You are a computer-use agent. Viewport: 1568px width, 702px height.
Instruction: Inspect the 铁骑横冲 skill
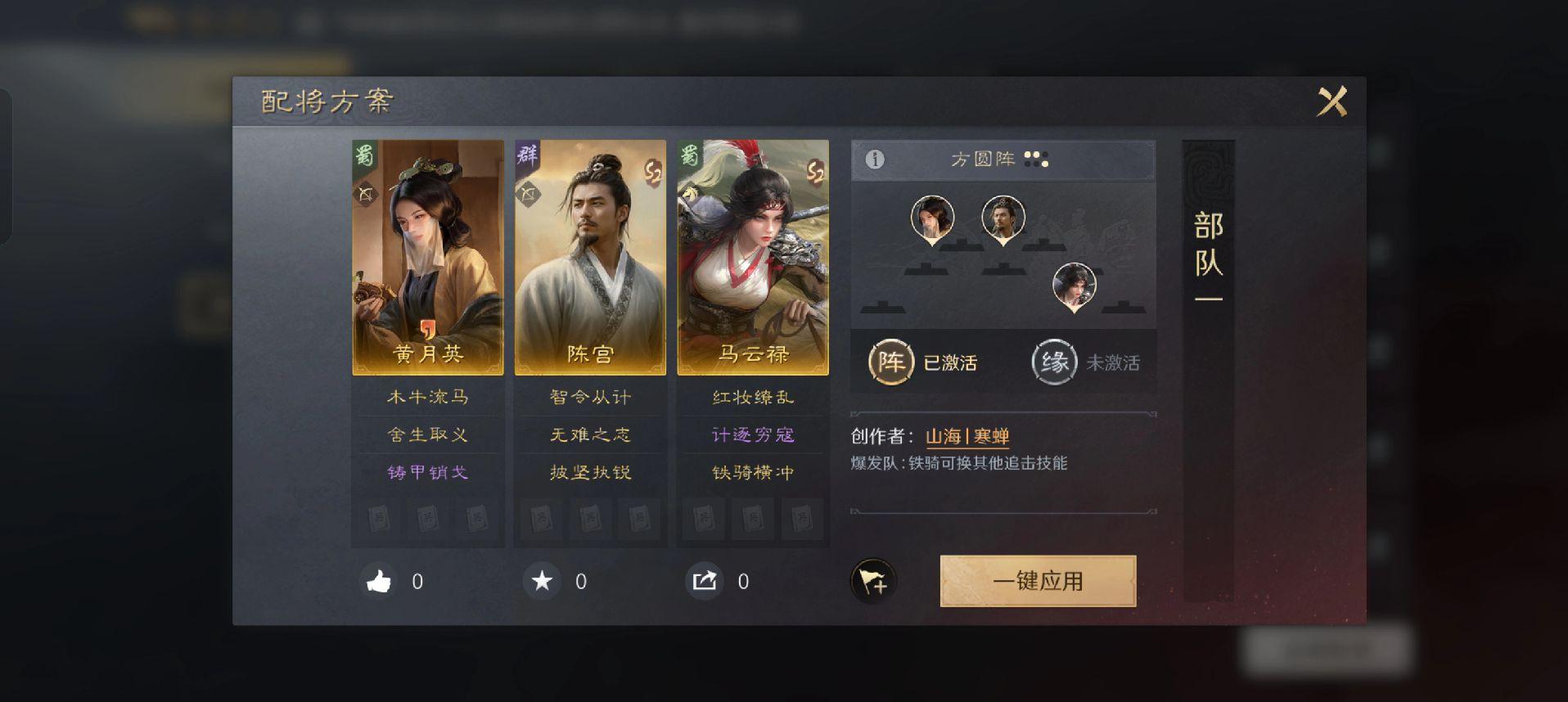click(x=752, y=473)
